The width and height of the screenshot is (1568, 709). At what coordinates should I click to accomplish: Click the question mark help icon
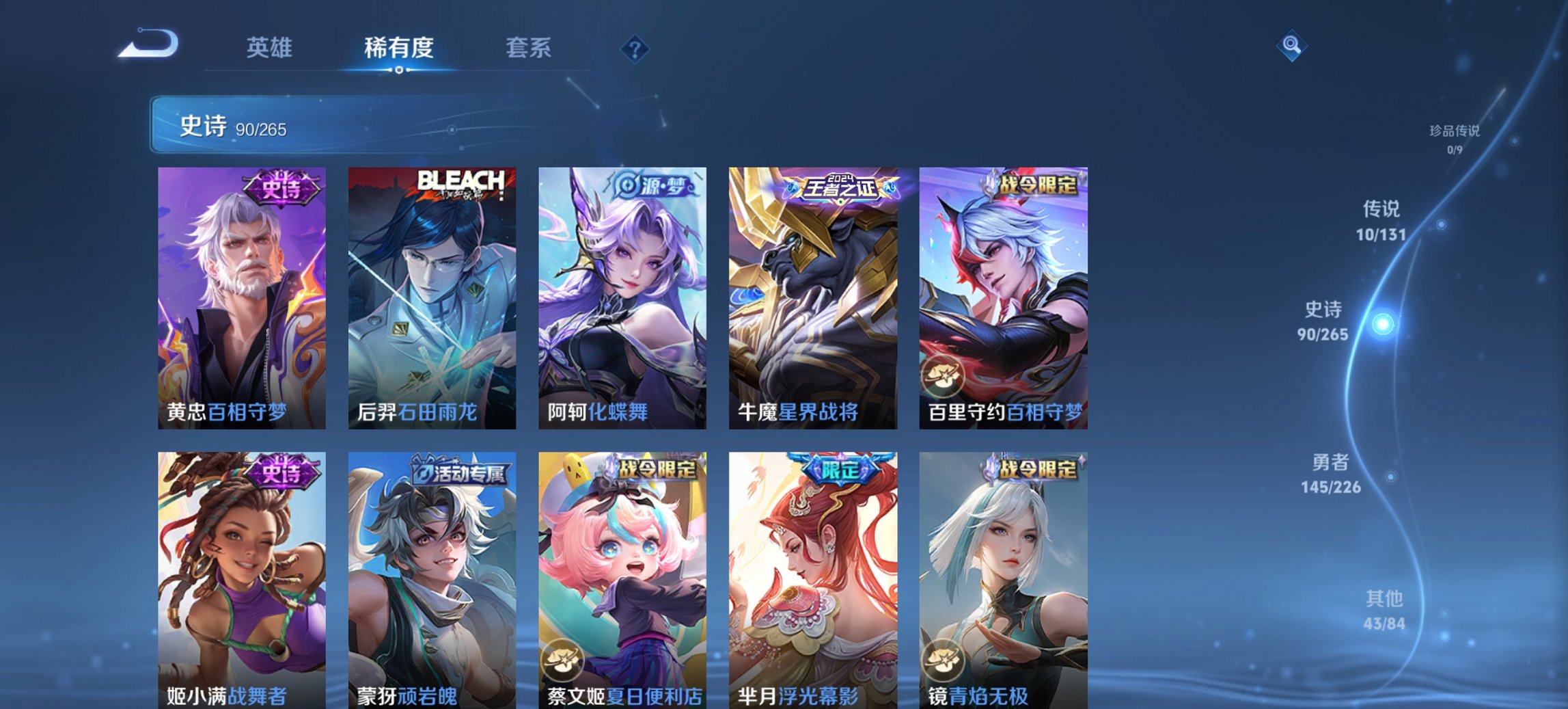[635, 48]
